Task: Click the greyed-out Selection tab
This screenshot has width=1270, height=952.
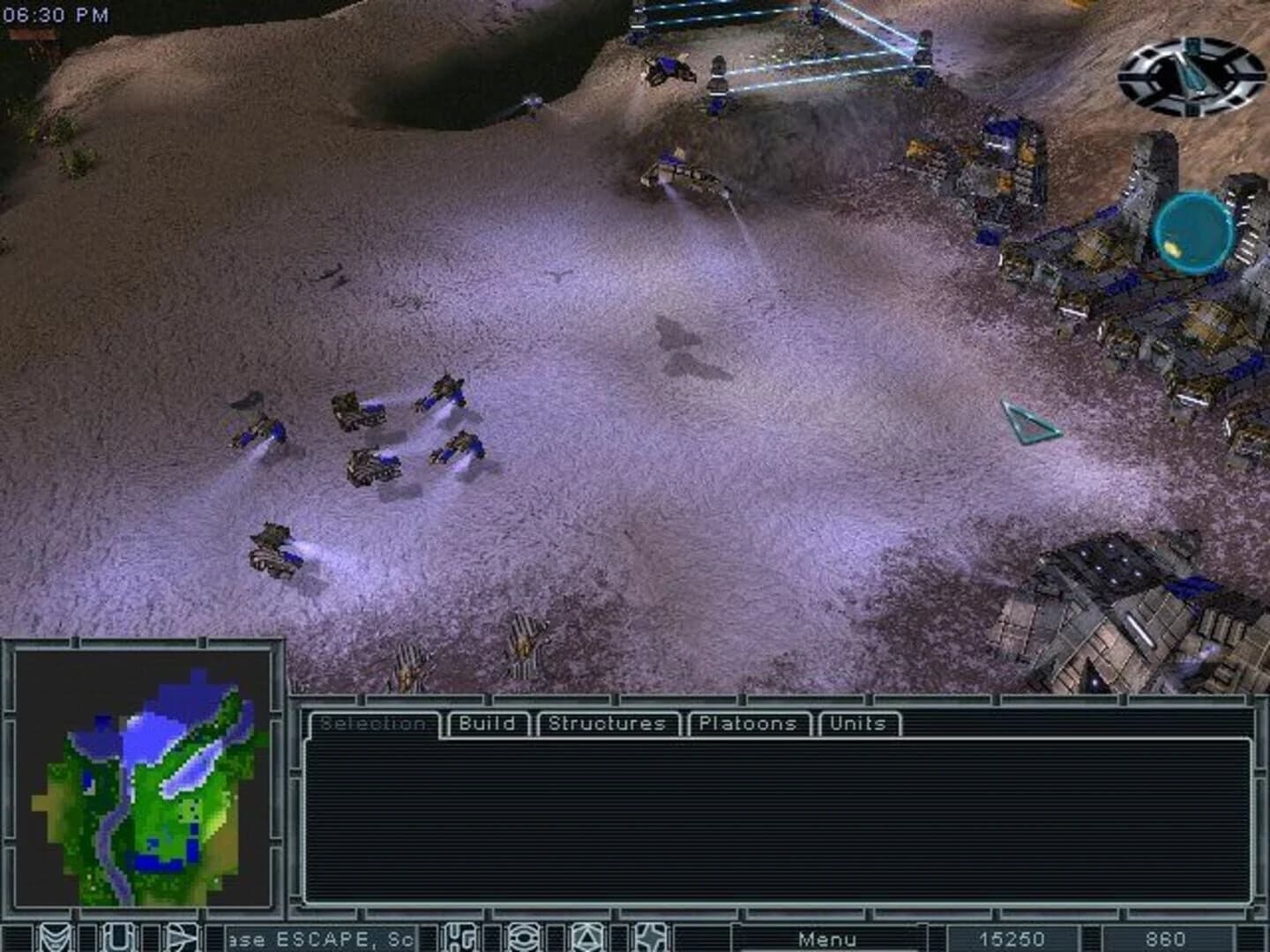Action: (x=375, y=724)
